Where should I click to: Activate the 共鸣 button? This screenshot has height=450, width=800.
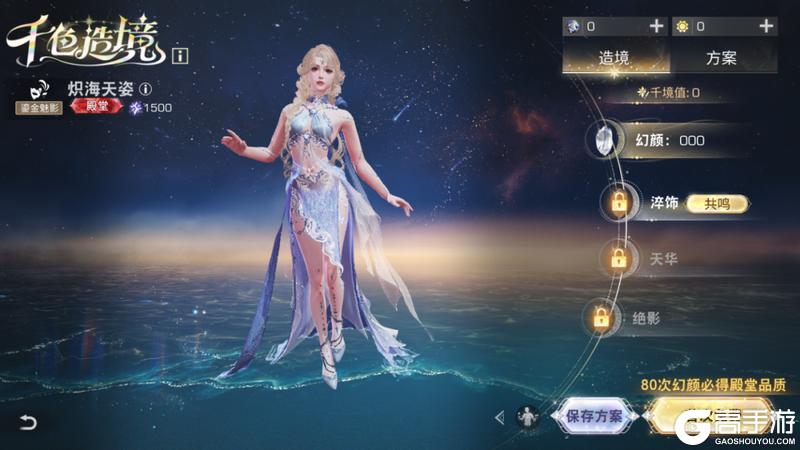[716, 203]
